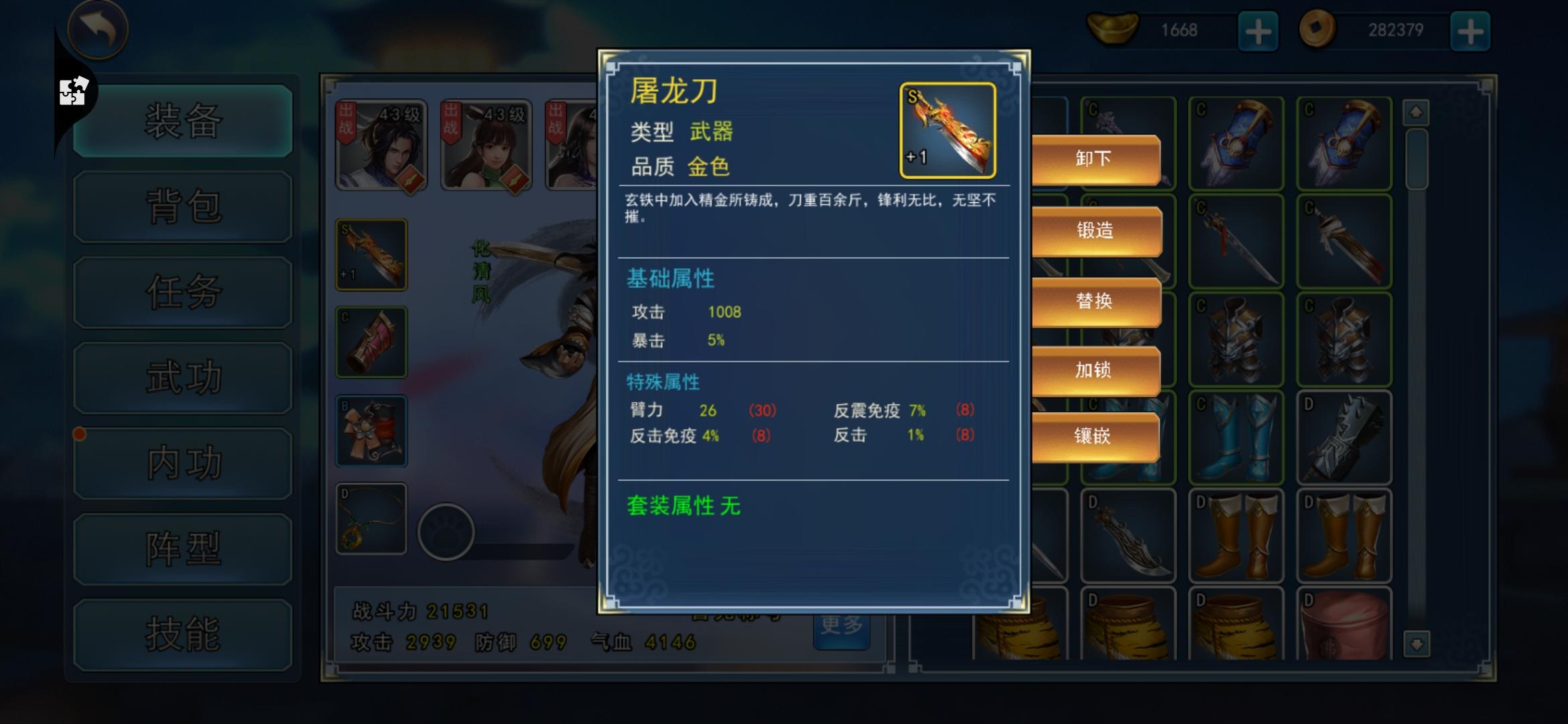The image size is (1568, 724).
Task: Select the 阵型 tab in the left menu
Action: pyautogui.click(x=182, y=548)
